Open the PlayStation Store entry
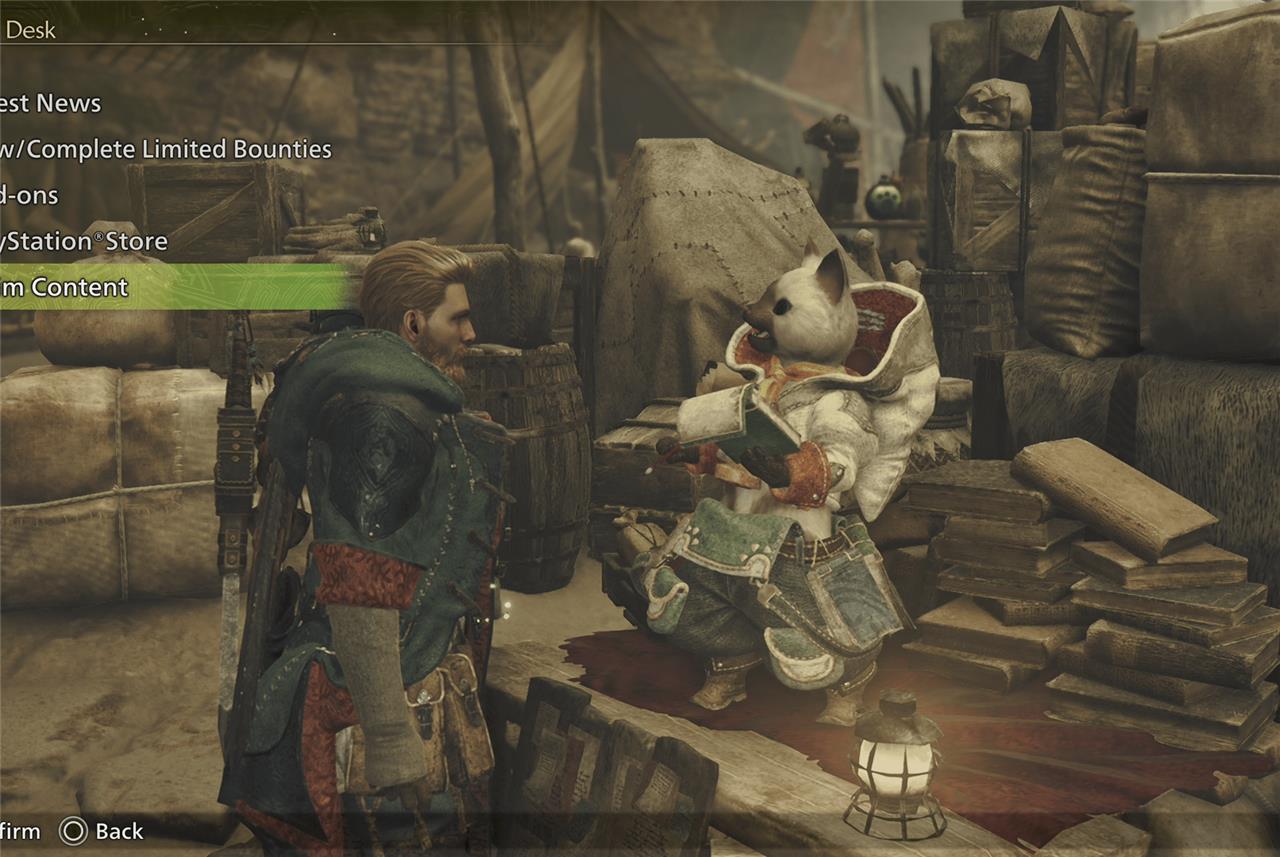Viewport: 1280px width, 857px height. 83,241
